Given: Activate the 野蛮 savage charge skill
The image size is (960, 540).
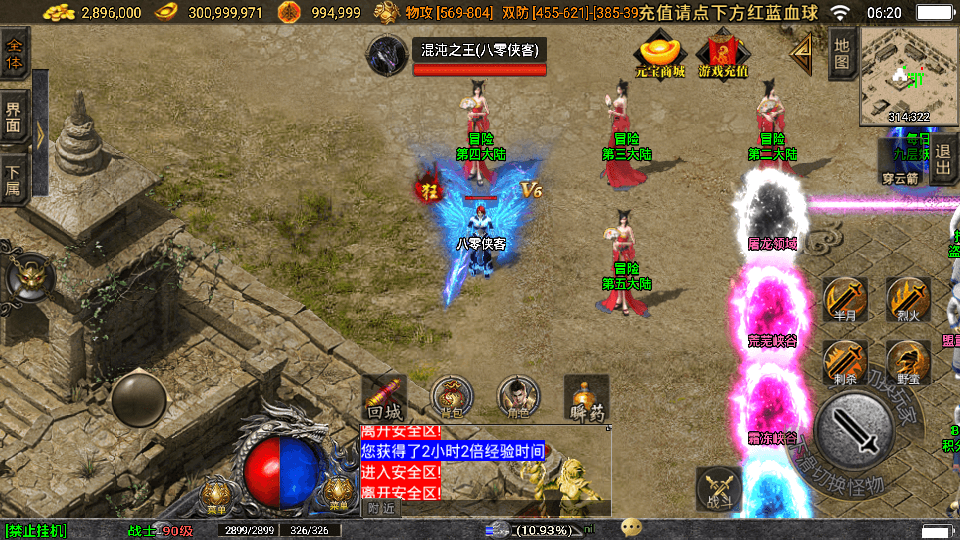Looking at the screenshot, I should pyautogui.click(x=907, y=361).
